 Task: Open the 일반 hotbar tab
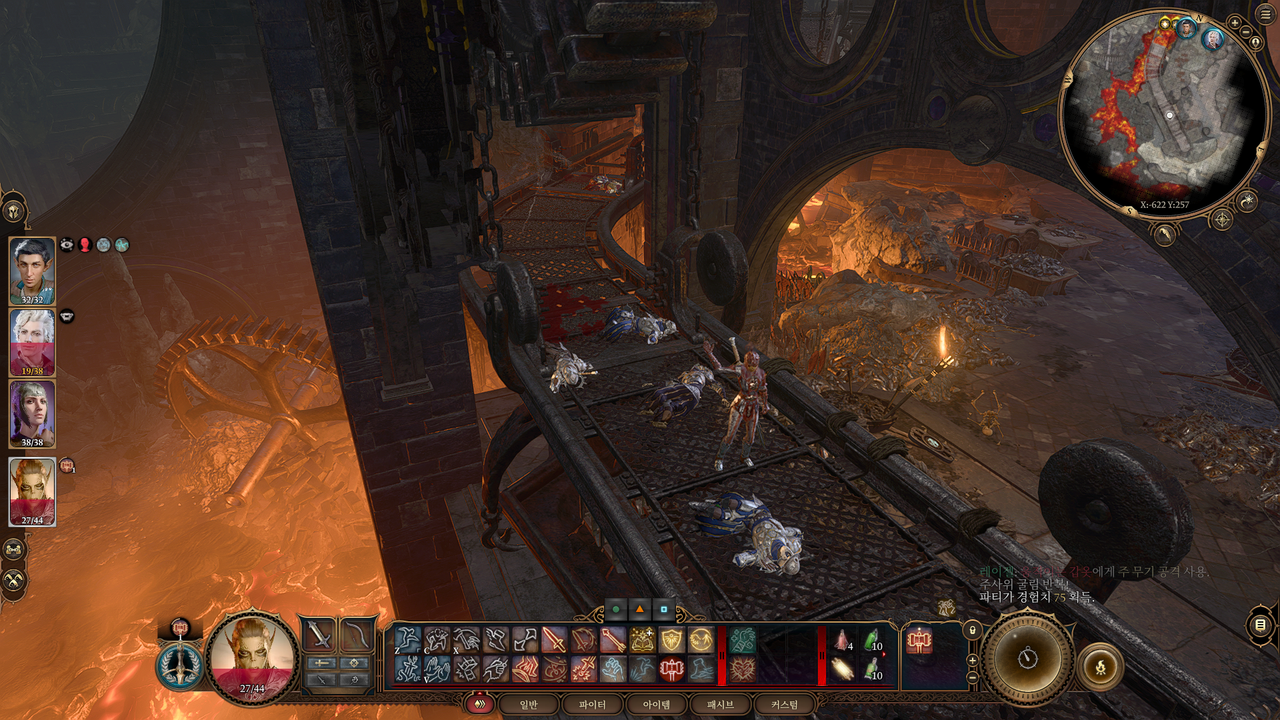pos(527,704)
